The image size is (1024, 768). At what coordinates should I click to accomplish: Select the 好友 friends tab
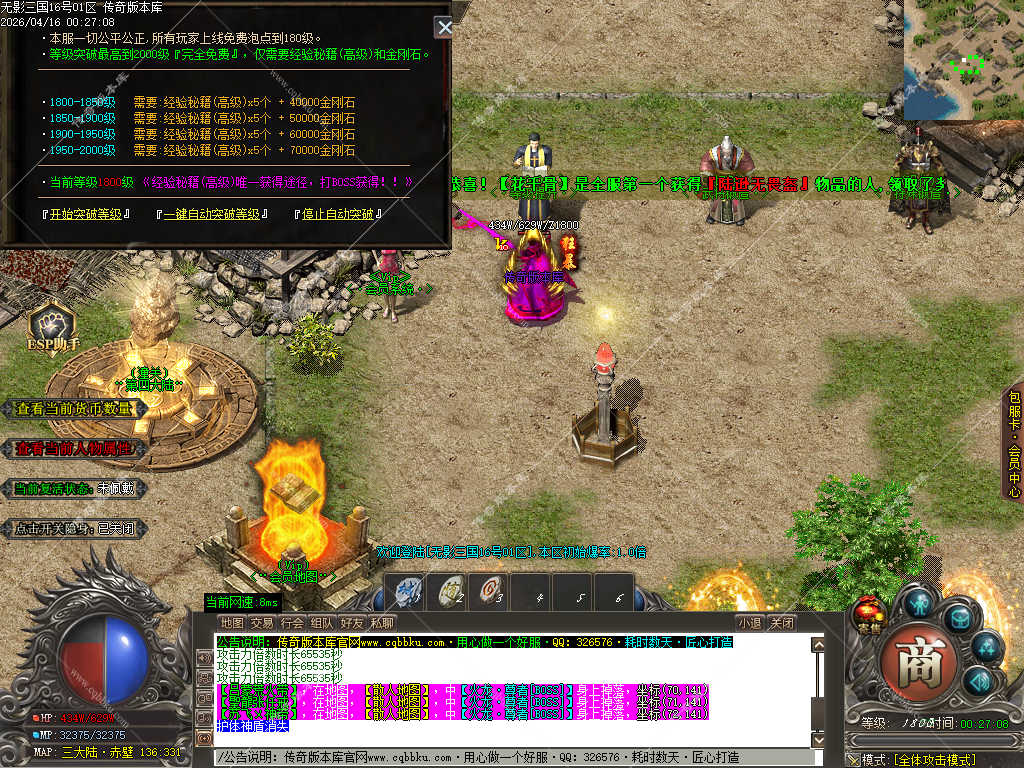point(352,623)
